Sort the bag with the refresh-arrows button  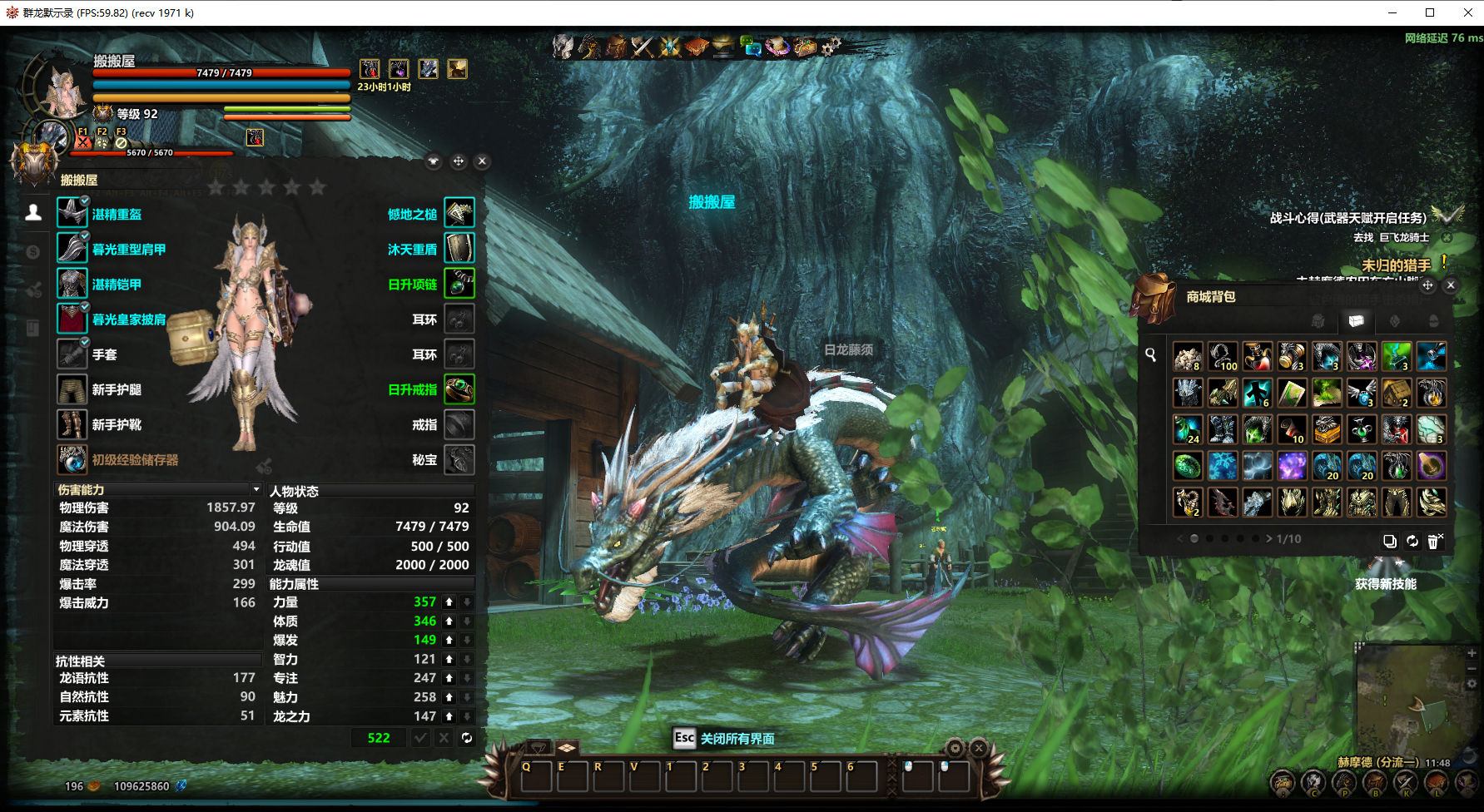click(x=1412, y=541)
